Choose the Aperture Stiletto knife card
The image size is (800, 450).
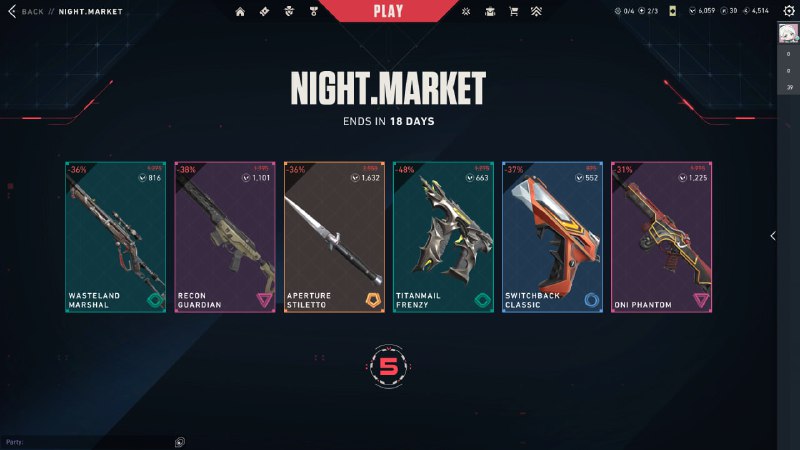pyautogui.click(x=334, y=237)
